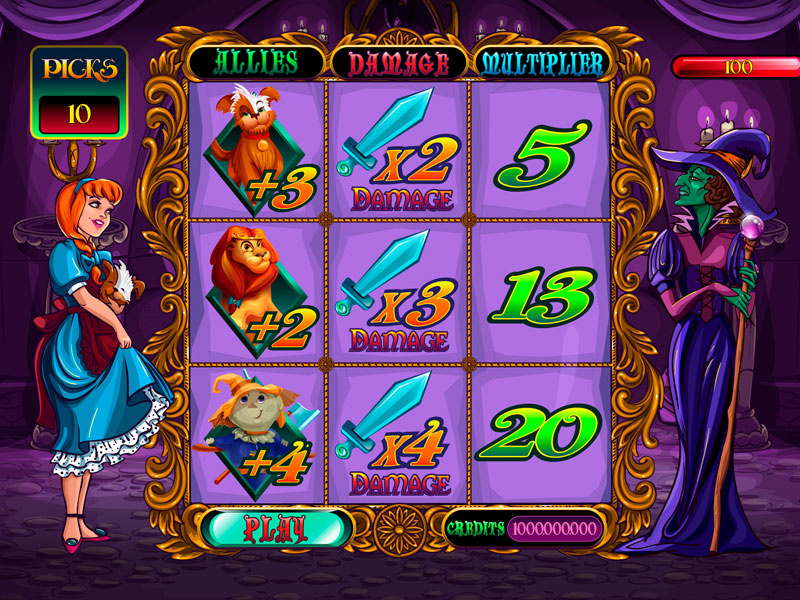Pick the multiplier 20 tile
This screenshot has height=600, width=800.
[540, 435]
